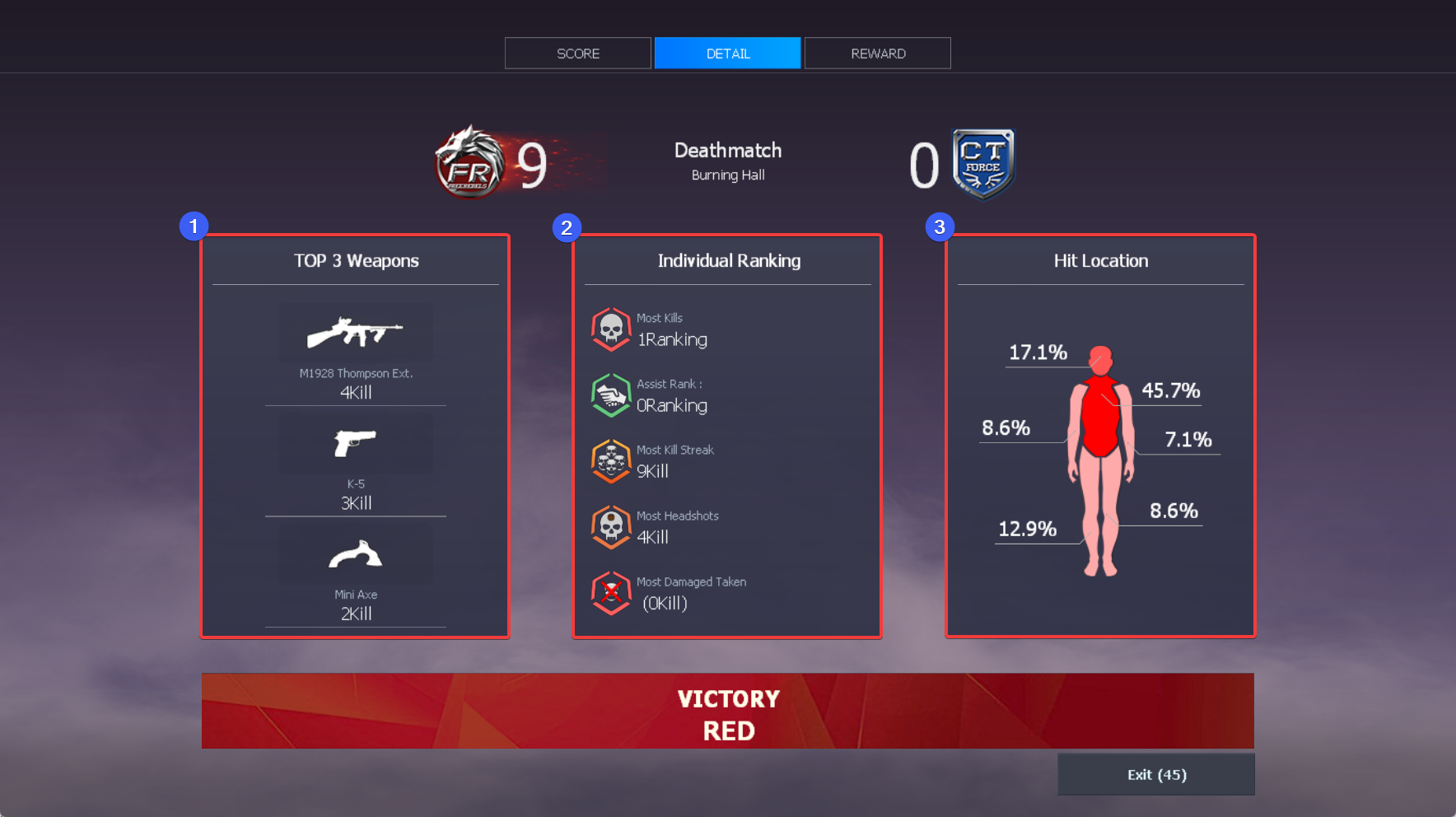This screenshot has height=817, width=1456.
Task: Switch to the SCORE tab
Action: [577, 54]
